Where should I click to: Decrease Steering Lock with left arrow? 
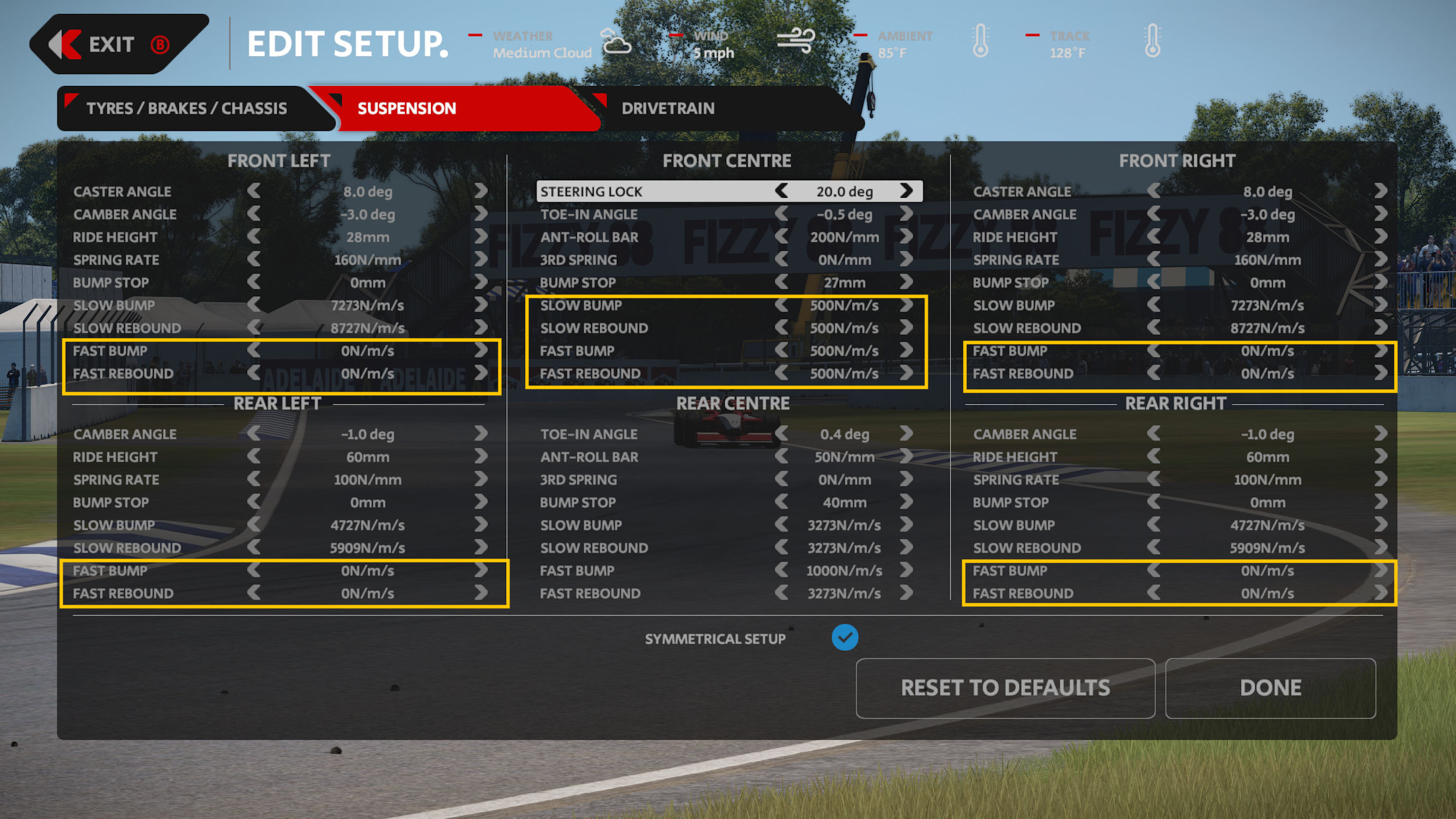tap(782, 191)
